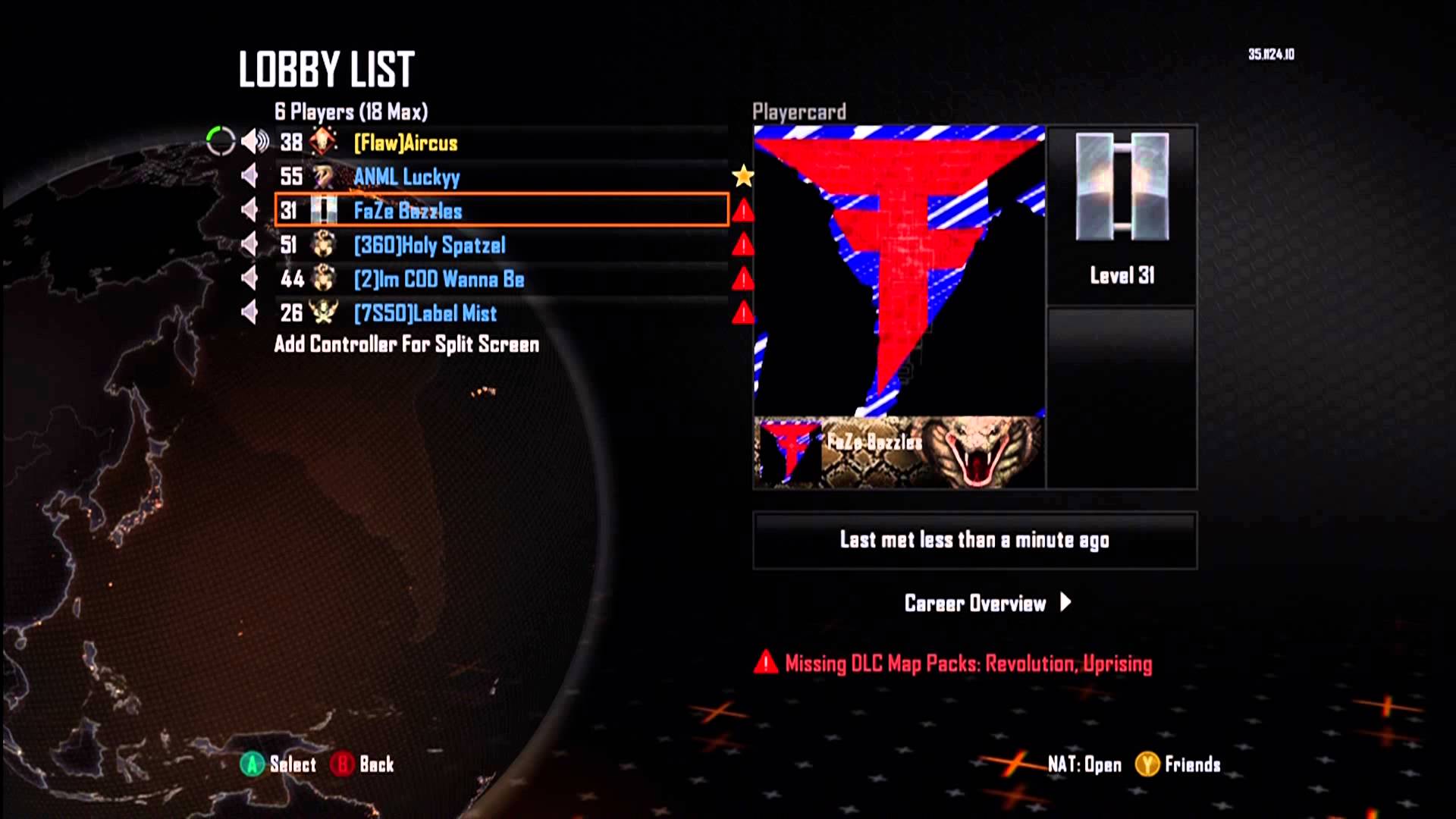View the FaZe Bazzles playercard emblem
The width and height of the screenshot is (1456, 819).
899,271
